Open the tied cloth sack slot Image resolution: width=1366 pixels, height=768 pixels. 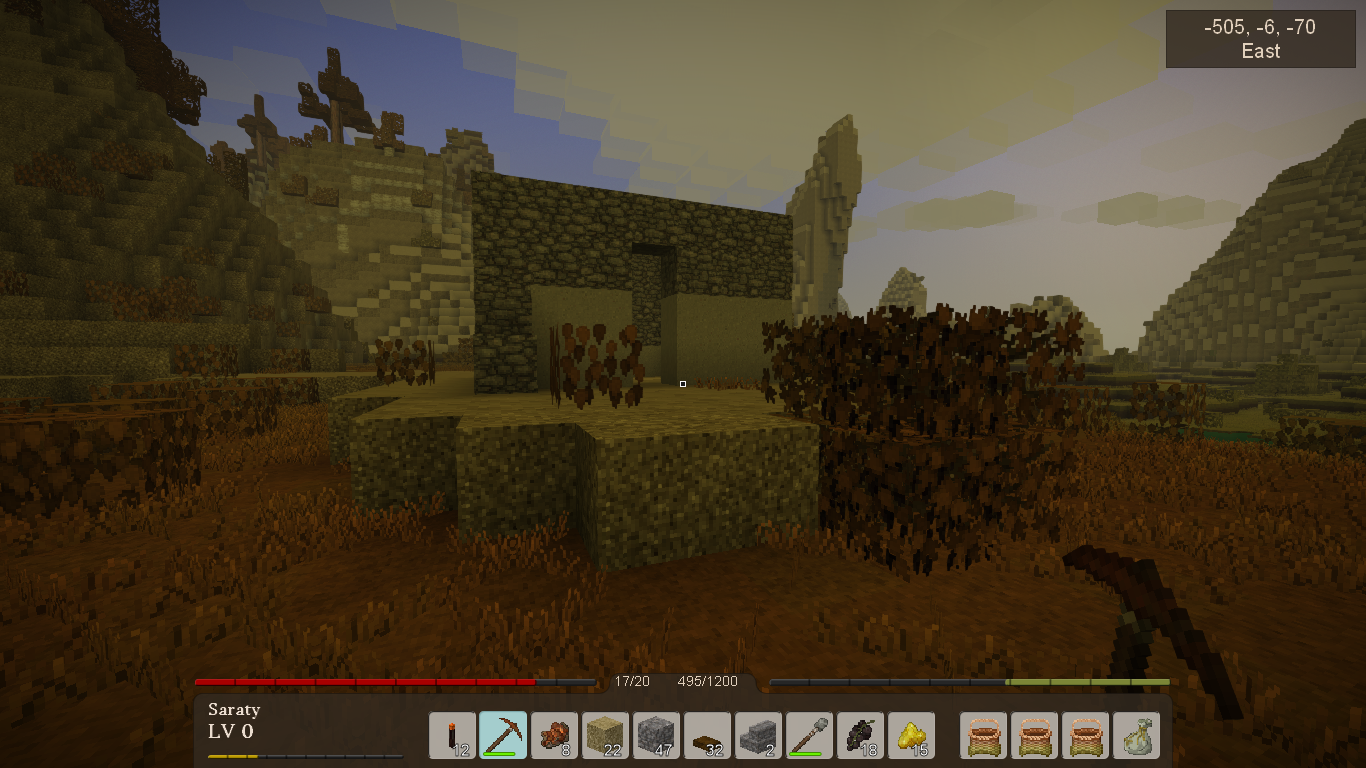pos(1137,736)
